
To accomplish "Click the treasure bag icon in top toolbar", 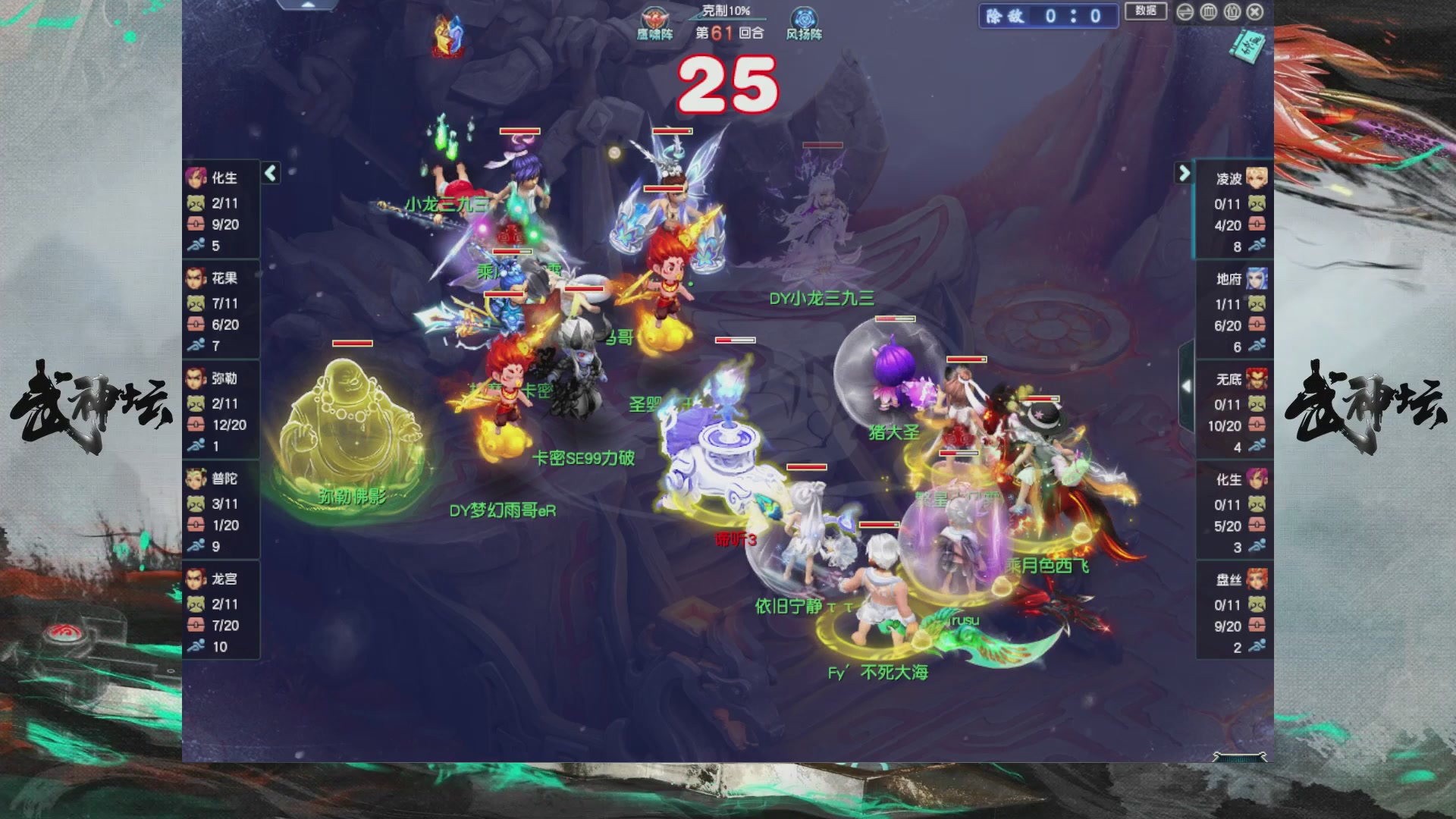I will coord(1232,13).
